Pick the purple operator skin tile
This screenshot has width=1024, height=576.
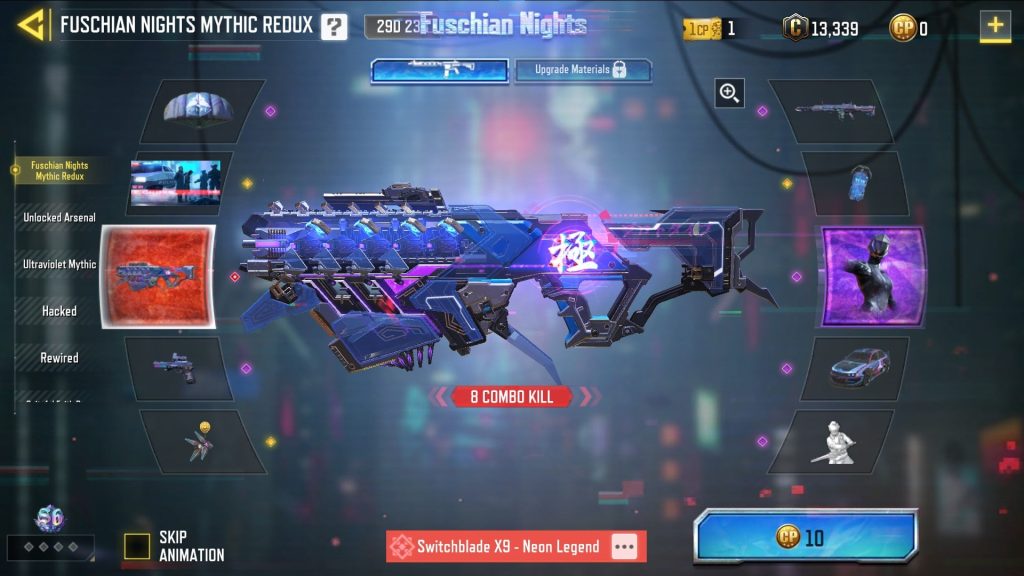pos(873,276)
